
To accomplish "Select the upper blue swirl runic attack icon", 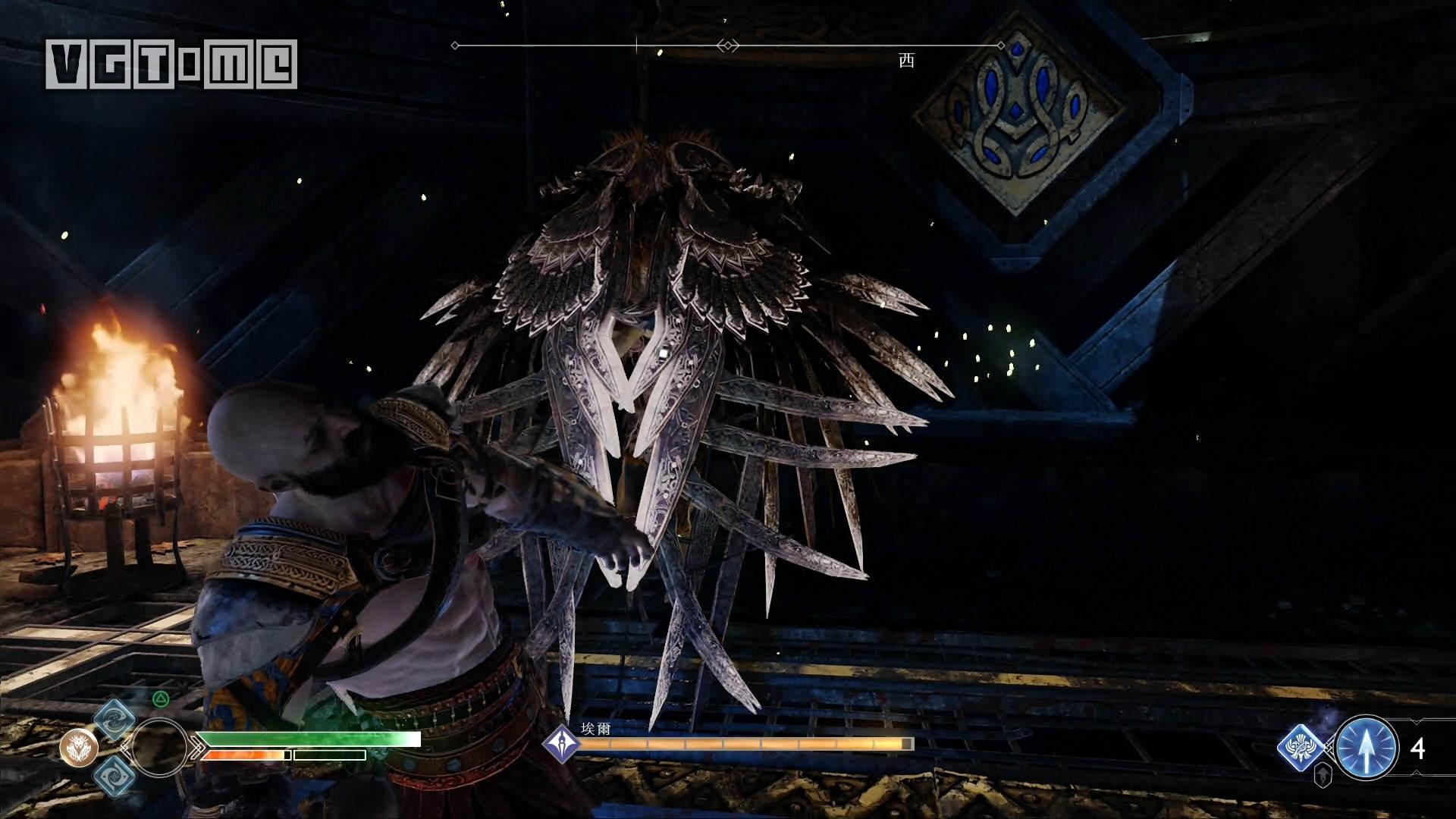I will (115, 720).
